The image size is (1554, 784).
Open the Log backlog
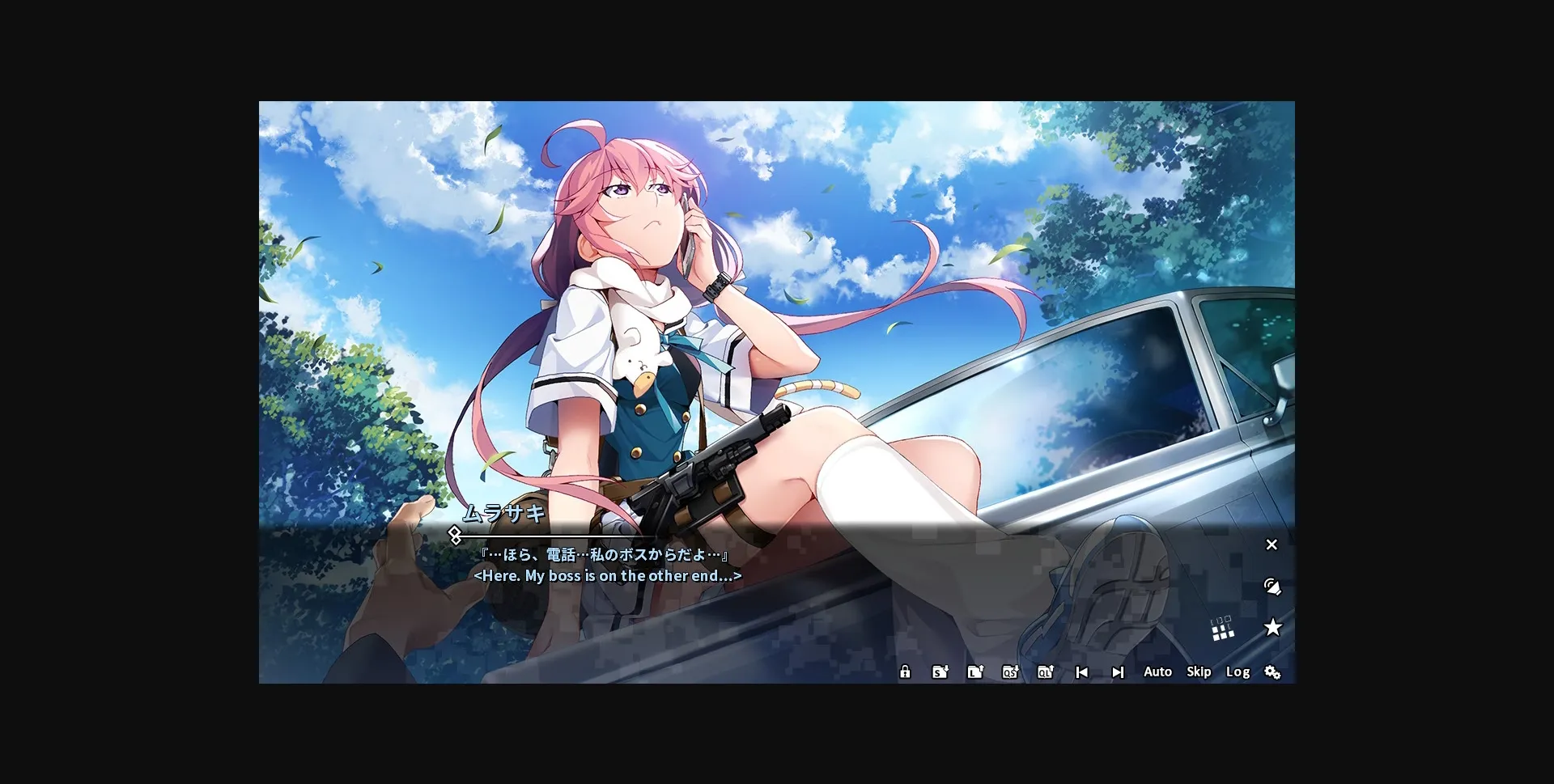click(x=1237, y=672)
